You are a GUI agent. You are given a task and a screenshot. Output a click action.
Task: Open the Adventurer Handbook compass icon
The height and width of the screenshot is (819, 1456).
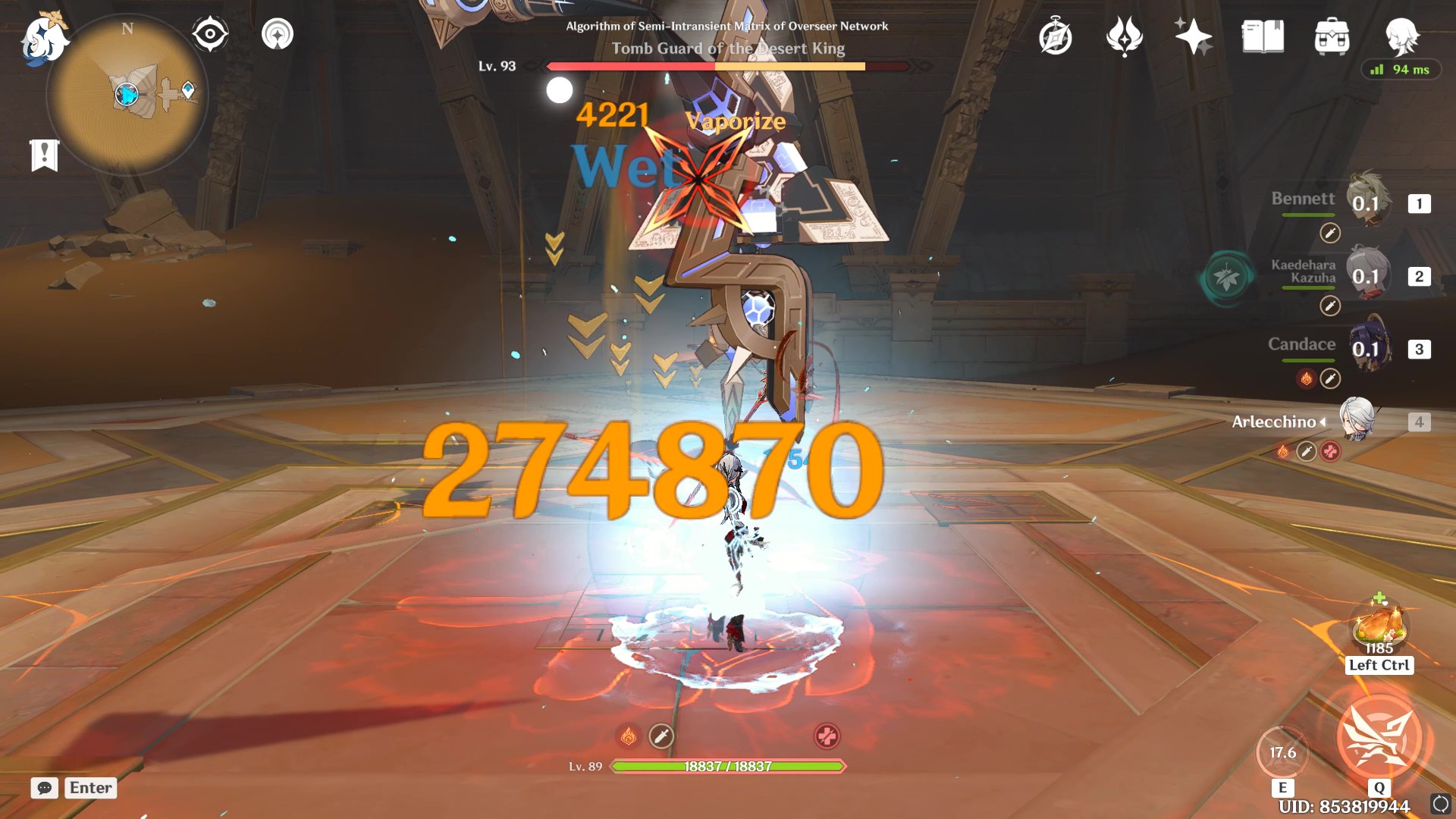click(1056, 35)
